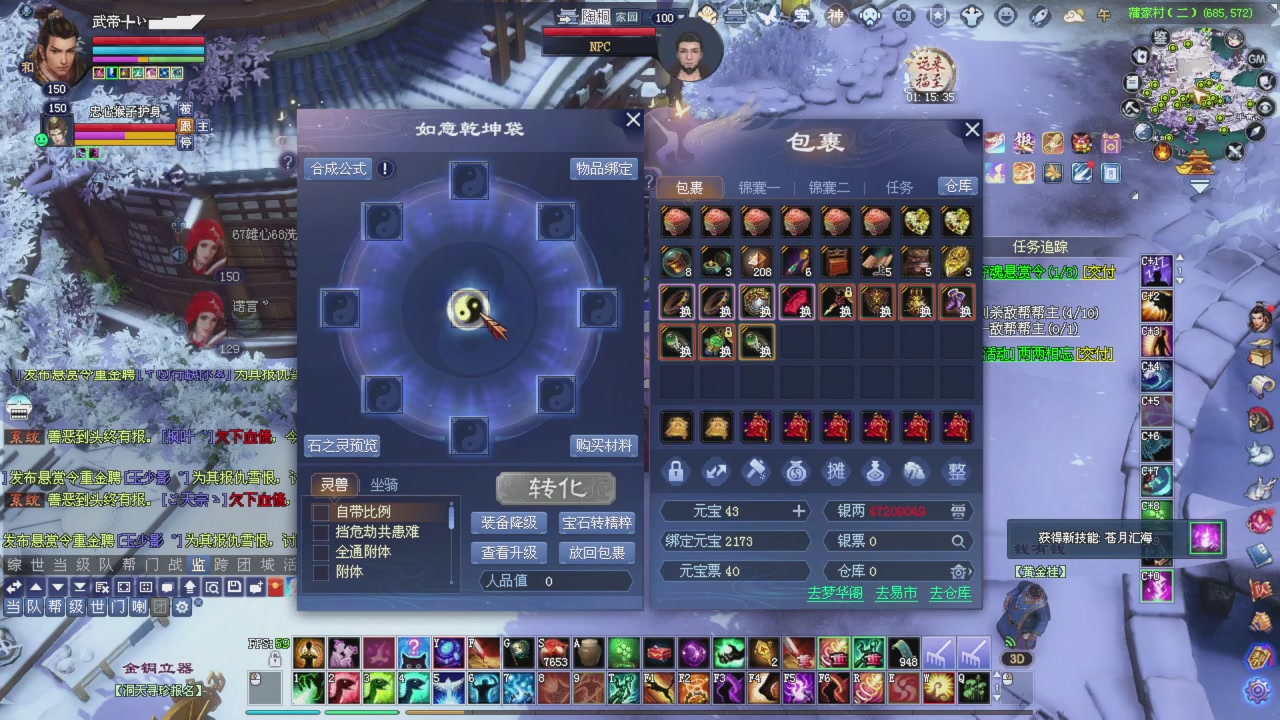Select the potion bottle icon in the bag toolbar
Image resolution: width=1280 pixels, height=720 pixels.
coord(876,472)
